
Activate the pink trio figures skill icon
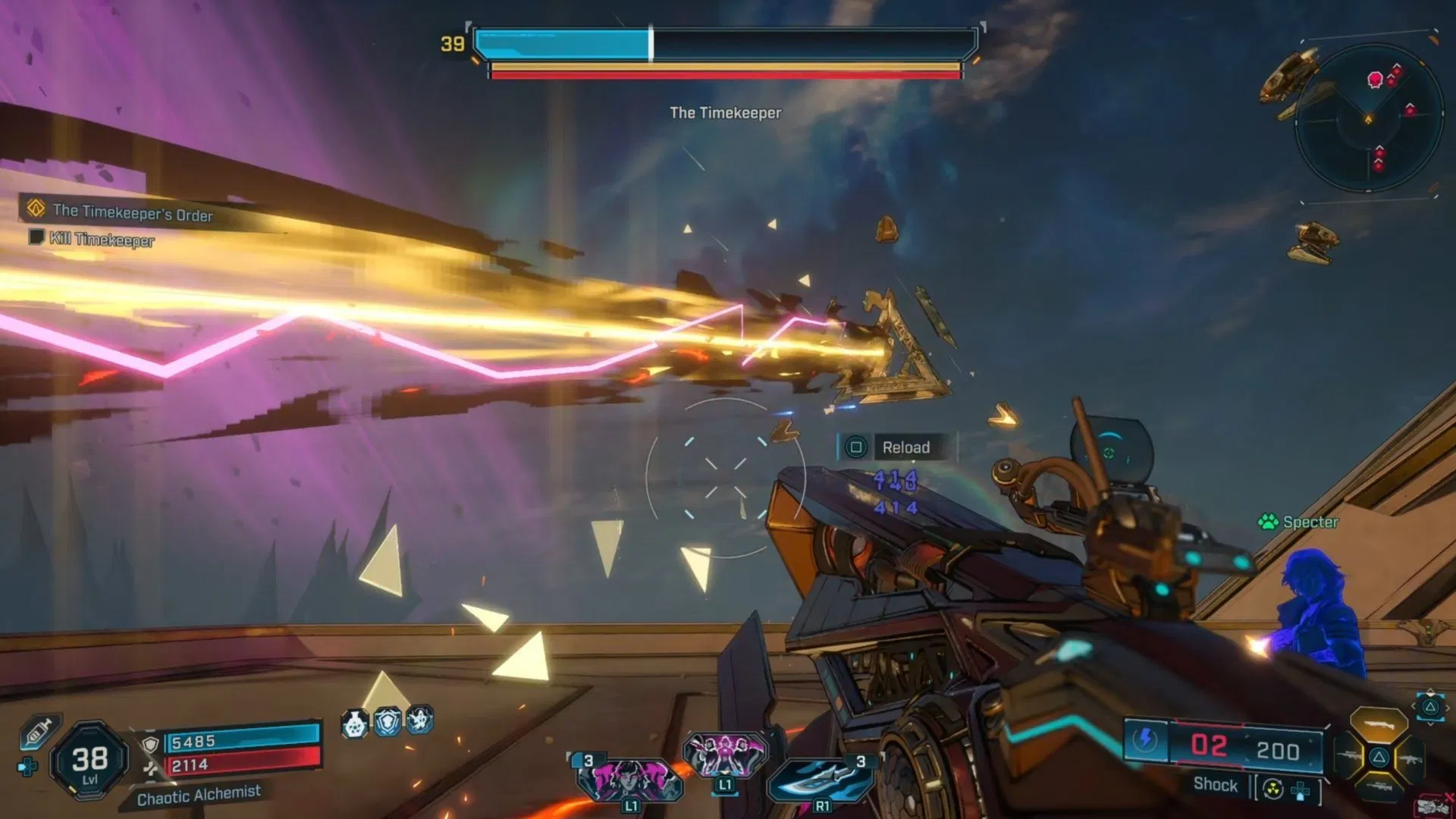pyautogui.click(x=725, y=753)
